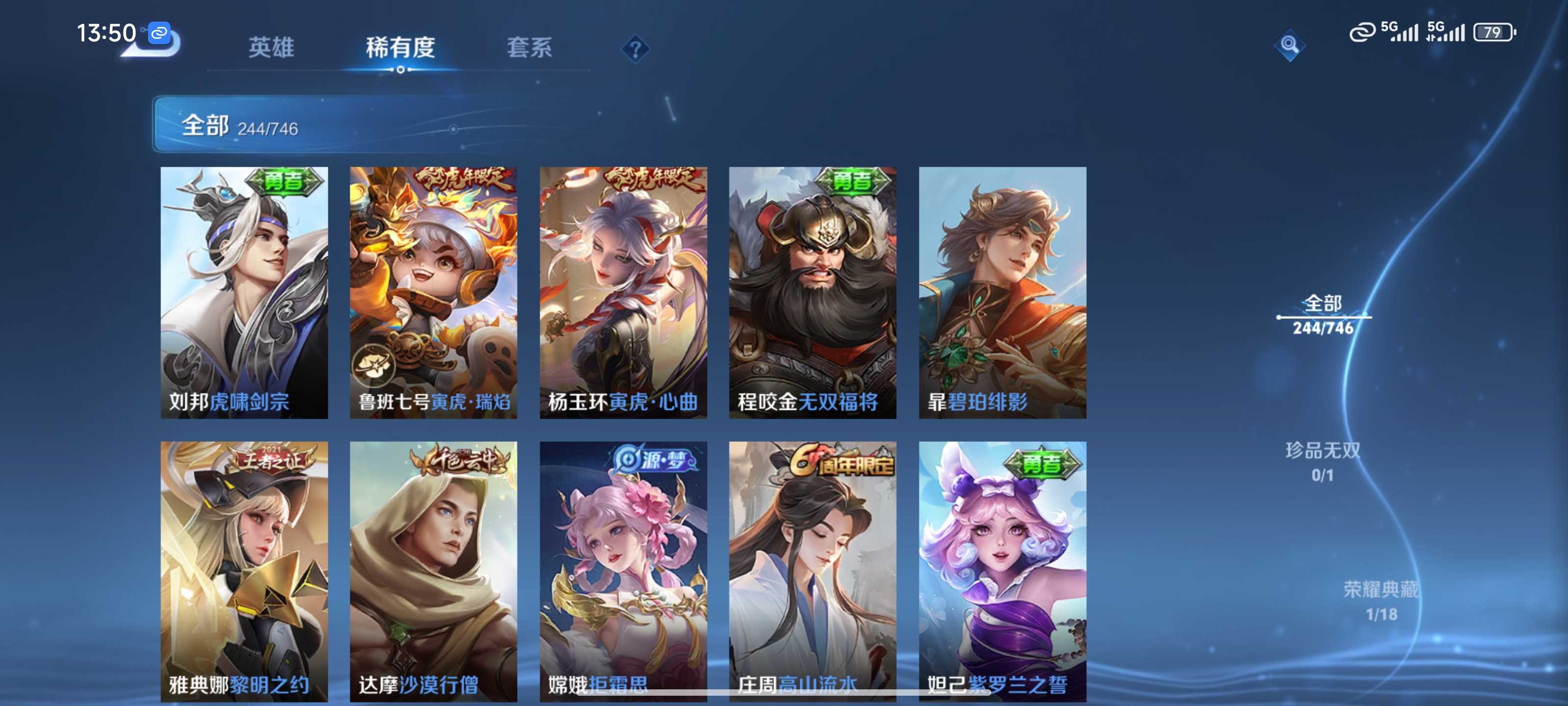Filter skins by 珍品无双 rarity
The image size is (1568, 706).
1323,462
